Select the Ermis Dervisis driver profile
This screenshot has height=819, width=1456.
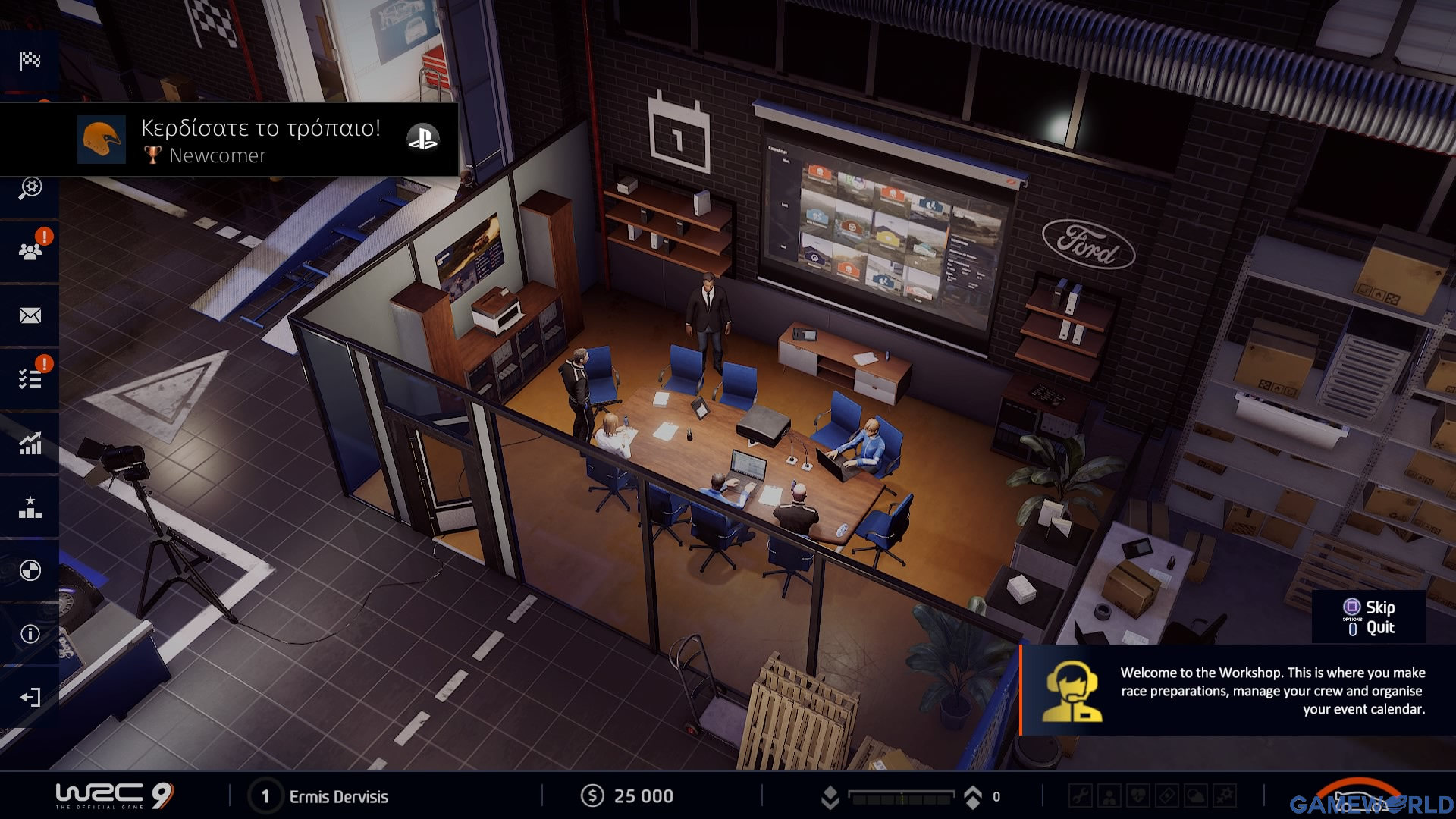[338, 796]
